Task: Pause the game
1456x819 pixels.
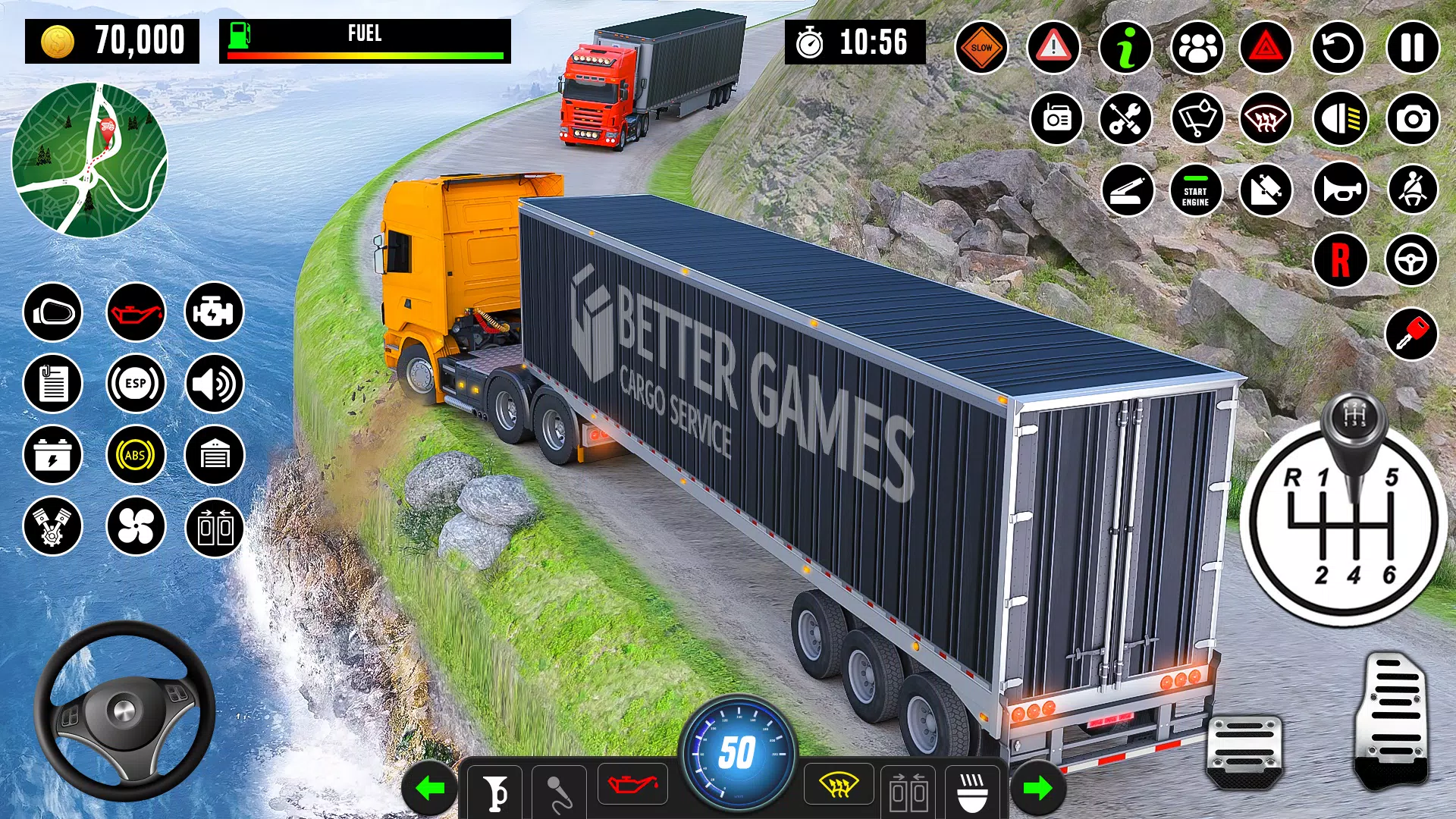Action: point(1412,48)
